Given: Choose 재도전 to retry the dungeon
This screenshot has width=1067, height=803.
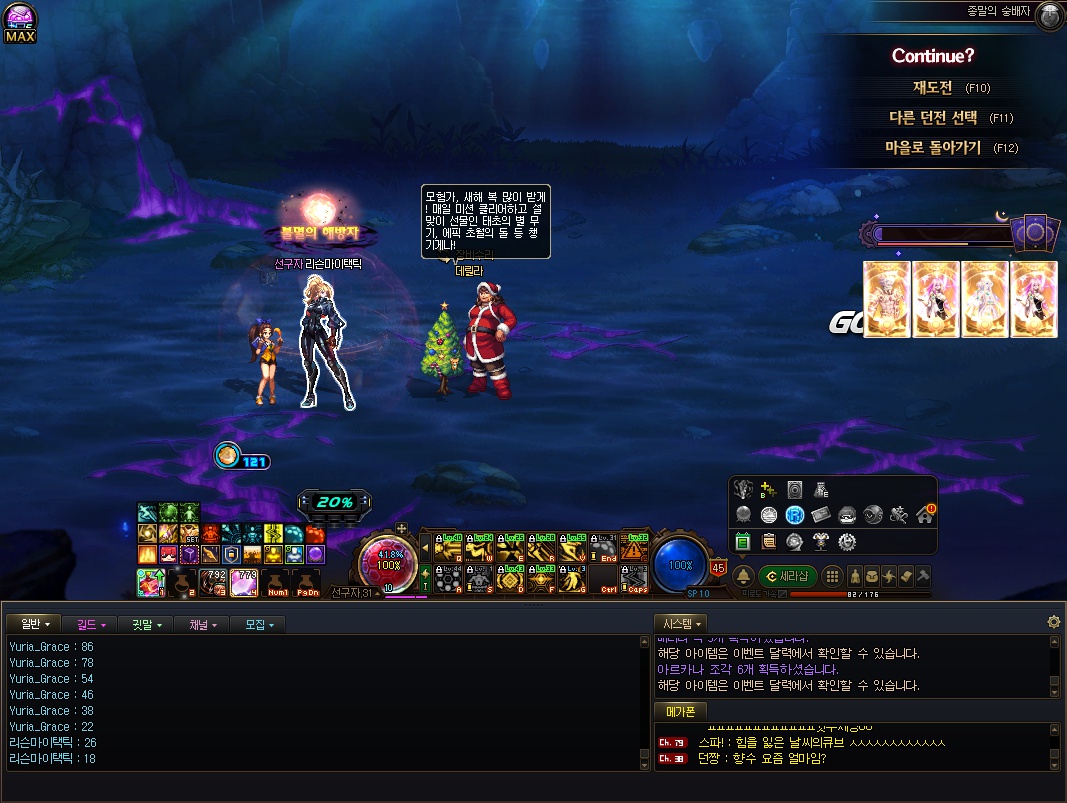Looking at the screenshot, I should tap(936, 88).
